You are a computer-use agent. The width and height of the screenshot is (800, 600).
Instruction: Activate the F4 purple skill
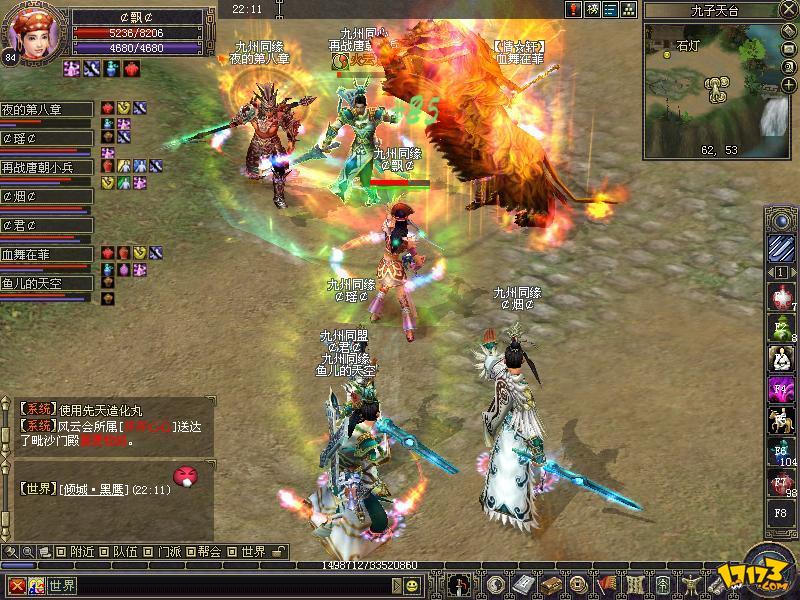click(x=780, y=389)
